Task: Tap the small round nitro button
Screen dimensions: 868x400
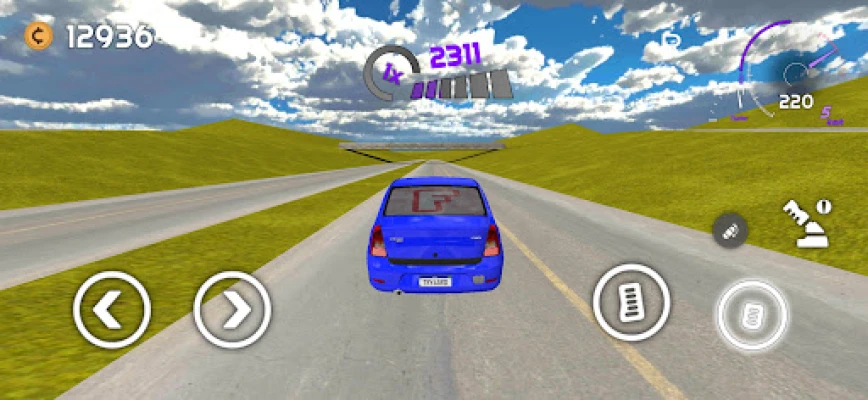Action: (730, 231)
